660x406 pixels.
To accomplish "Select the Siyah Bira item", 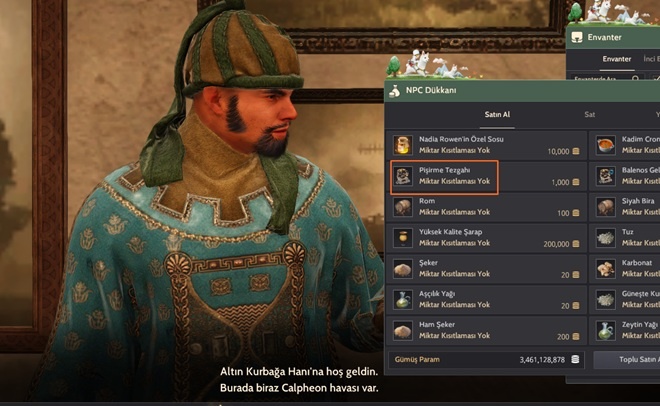I will coord(628,208).
